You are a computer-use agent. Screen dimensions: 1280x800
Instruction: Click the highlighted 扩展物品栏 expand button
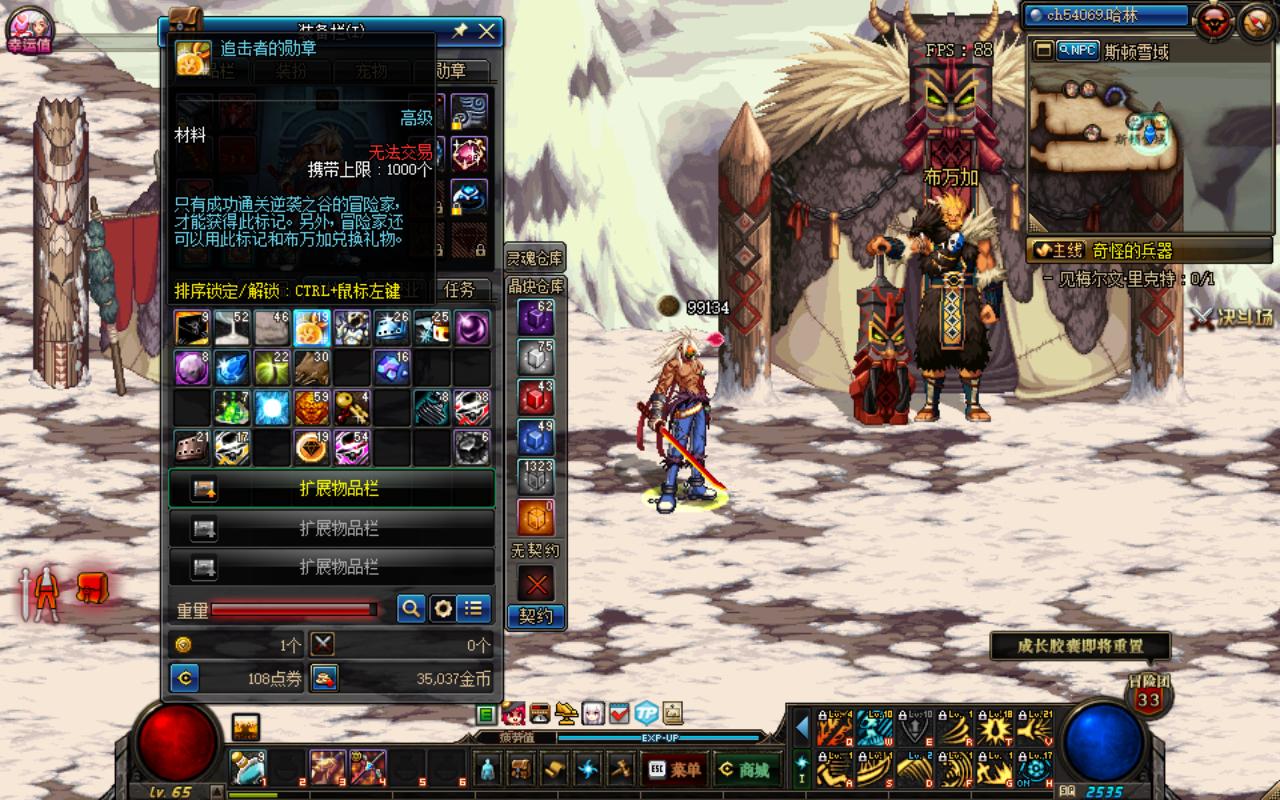point(331,489)
